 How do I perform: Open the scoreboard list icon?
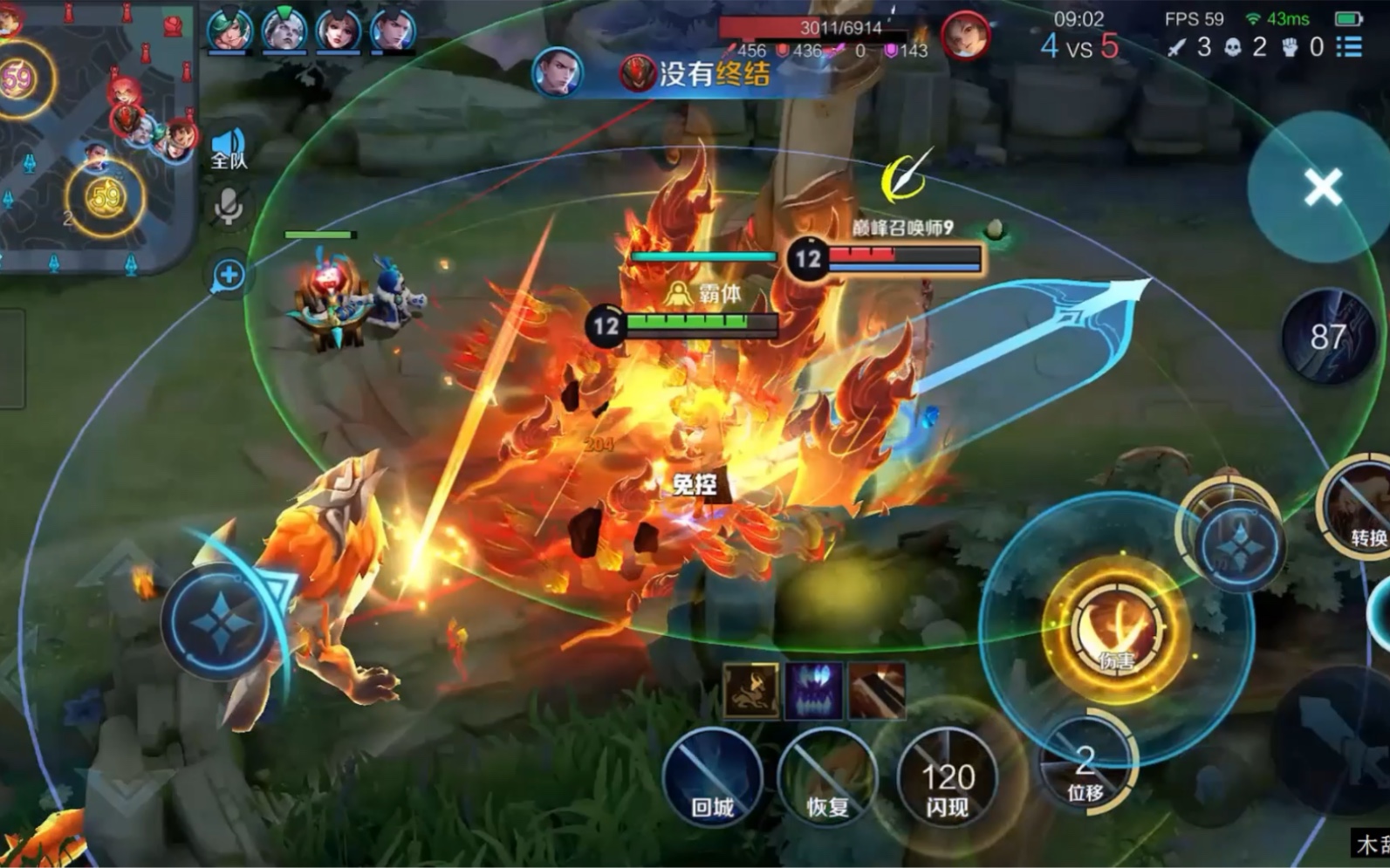pyautogui.click(x=1349, y=46)
